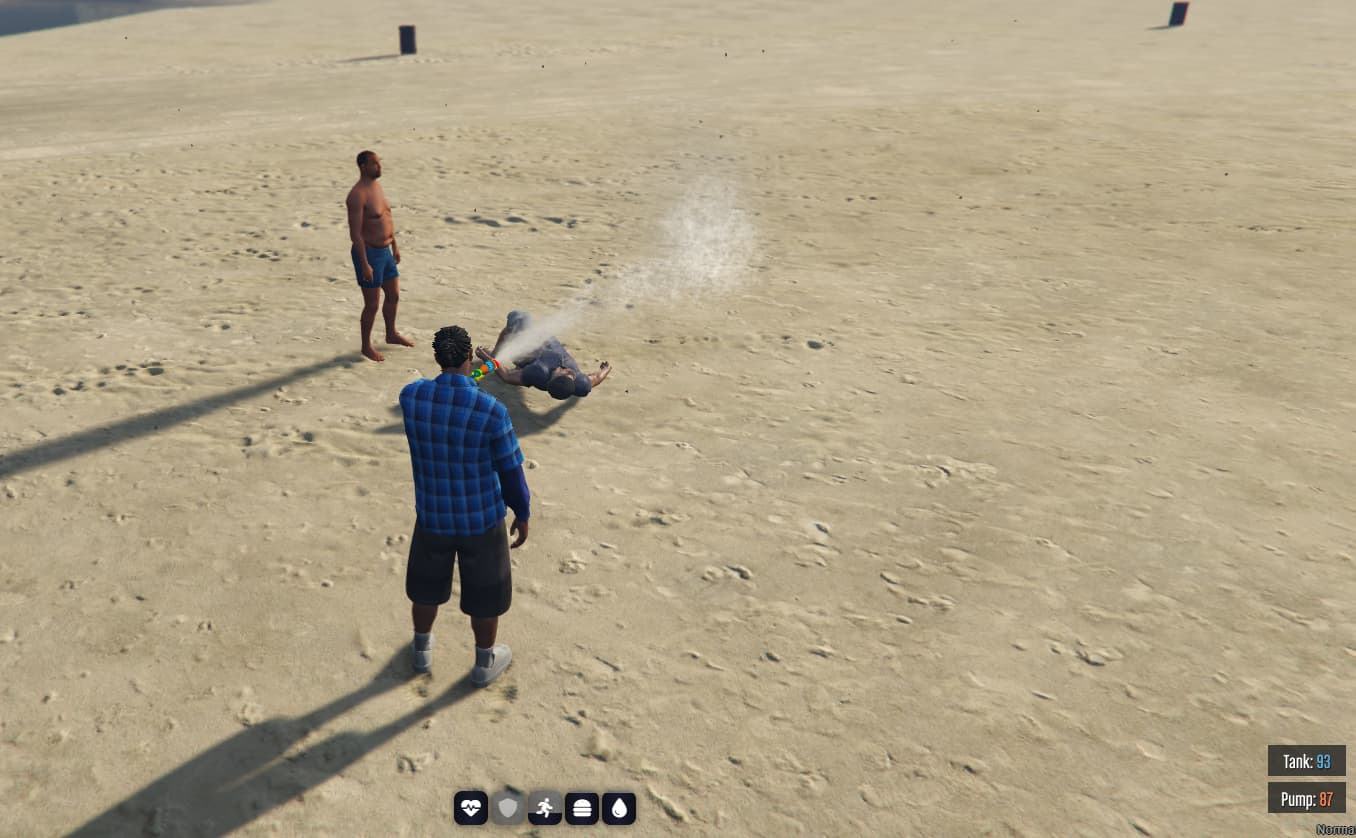
Task: Expand the Pump indicator panel
Action: click(x=1306, y=799)
